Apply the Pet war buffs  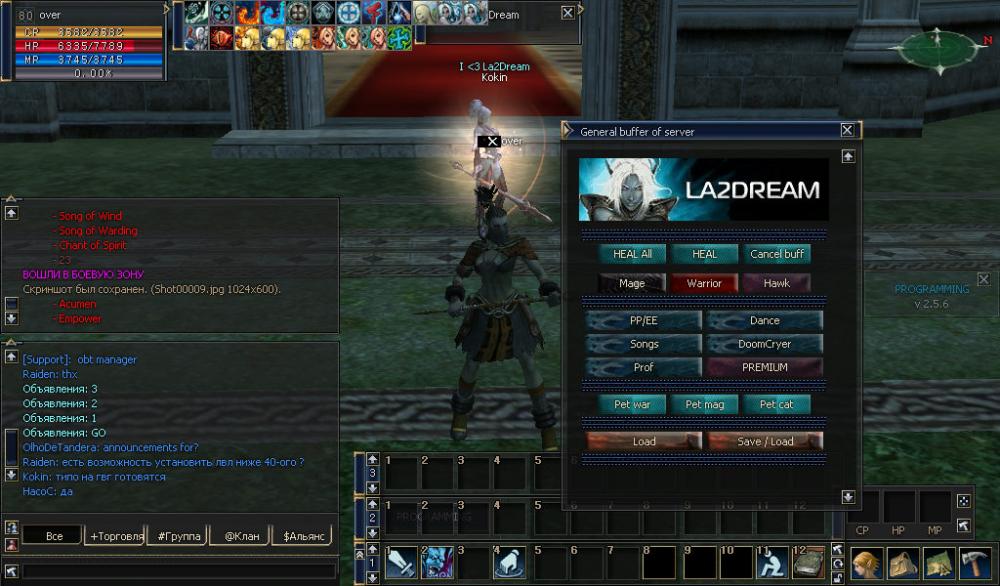click(632, 404)
